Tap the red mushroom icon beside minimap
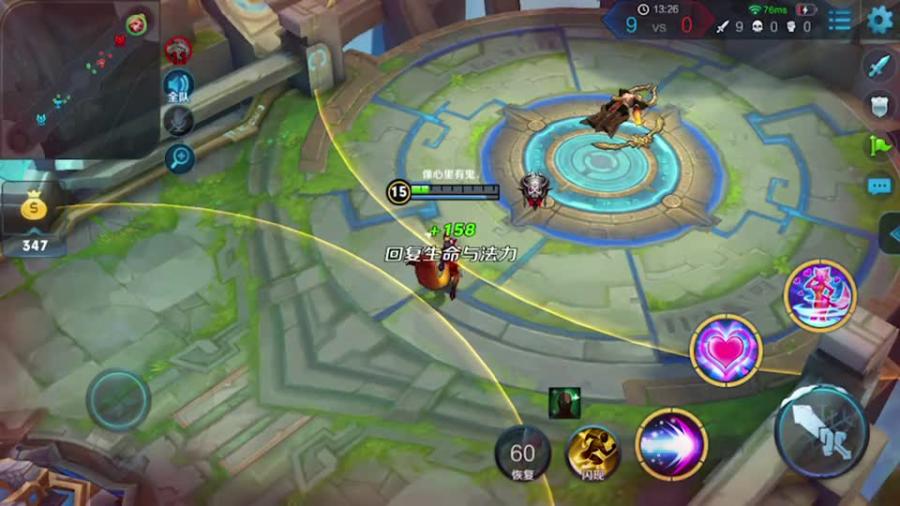This screenshot has height=506, width=900. (177, 48)
